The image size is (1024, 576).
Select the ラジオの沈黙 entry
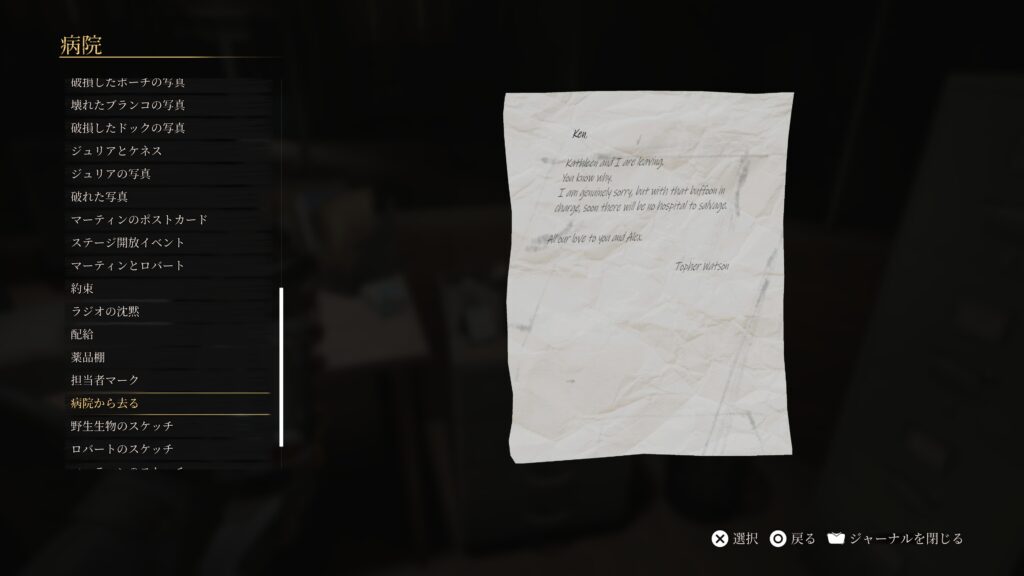click(105, 312)
